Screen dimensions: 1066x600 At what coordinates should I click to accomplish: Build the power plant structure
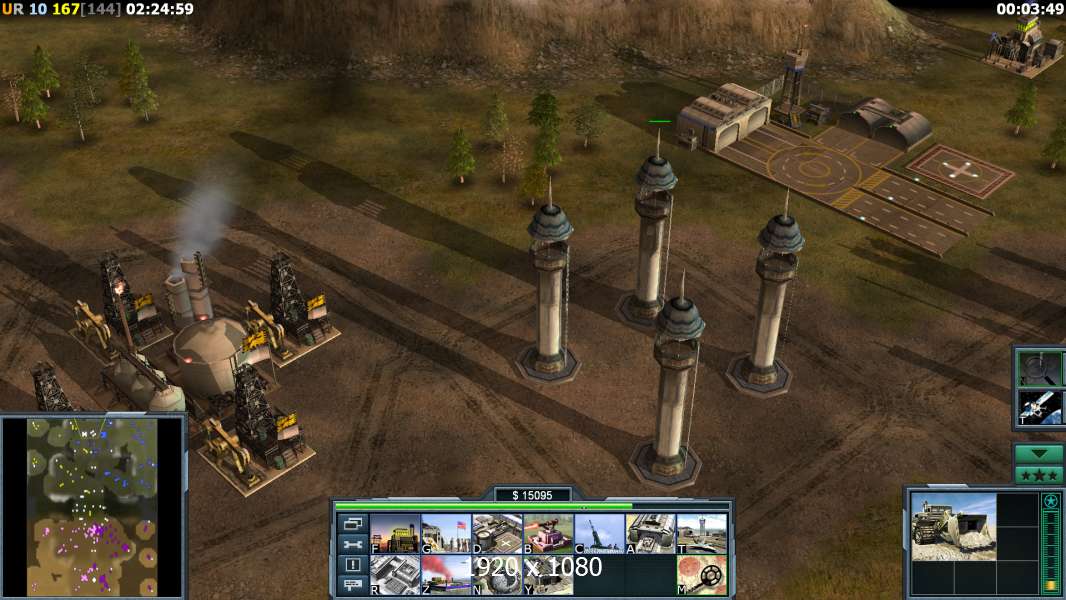[x=395, y=534]
